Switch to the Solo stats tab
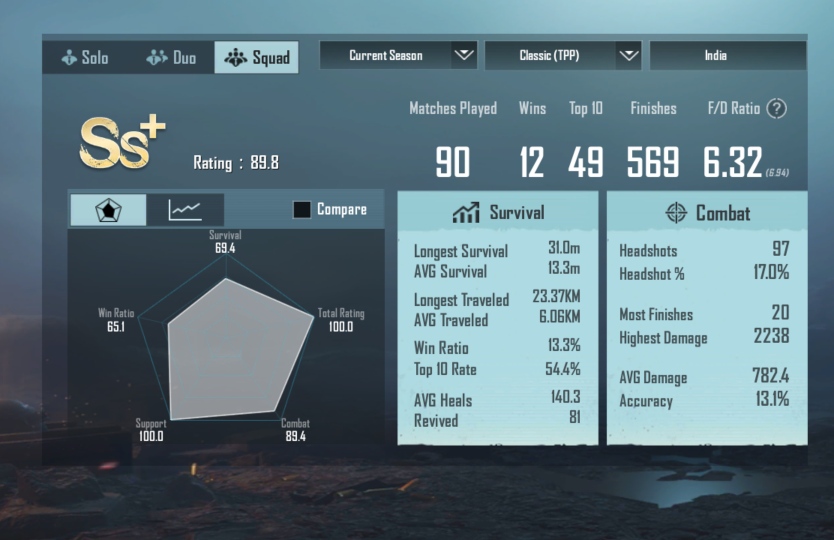Screen dimensions: 834x540 (85, 57)
